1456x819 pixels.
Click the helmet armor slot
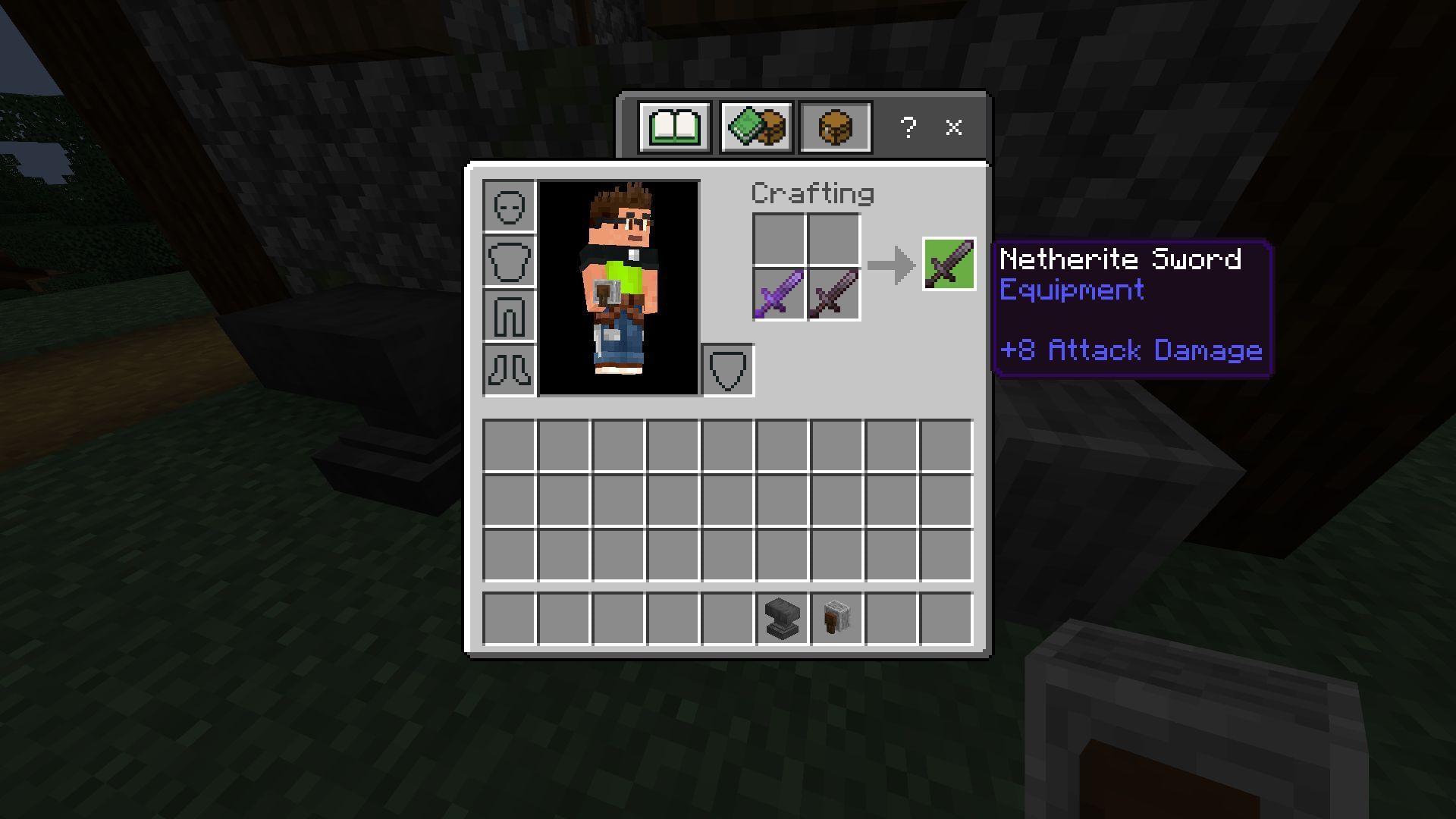coord(509,206)
